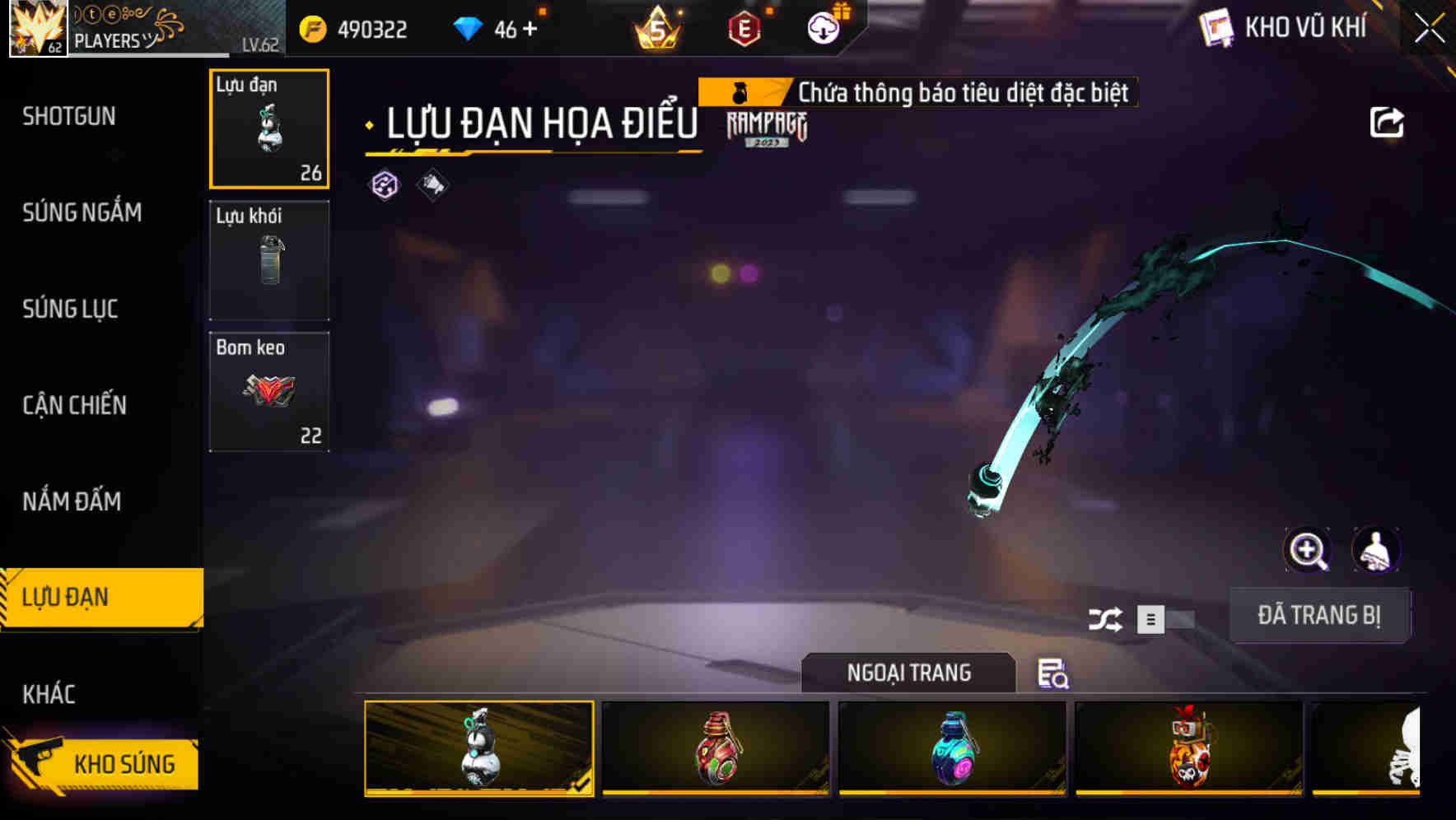Open the share icon near the top right
This screenshot has width=1456, height=820.
pos(1388,121)
